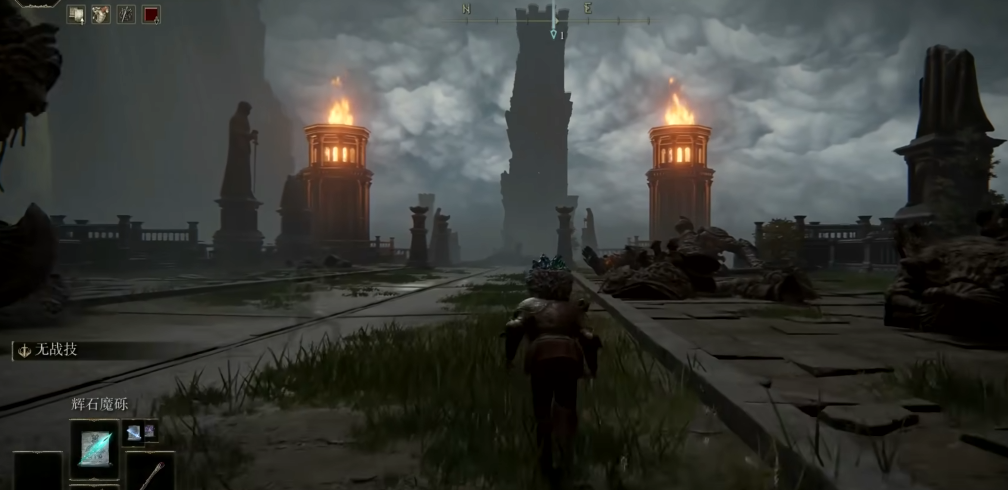Click the stacked pages status icon
The width and height of the screenshot is (1008, 490).
(x=76, y=14)
